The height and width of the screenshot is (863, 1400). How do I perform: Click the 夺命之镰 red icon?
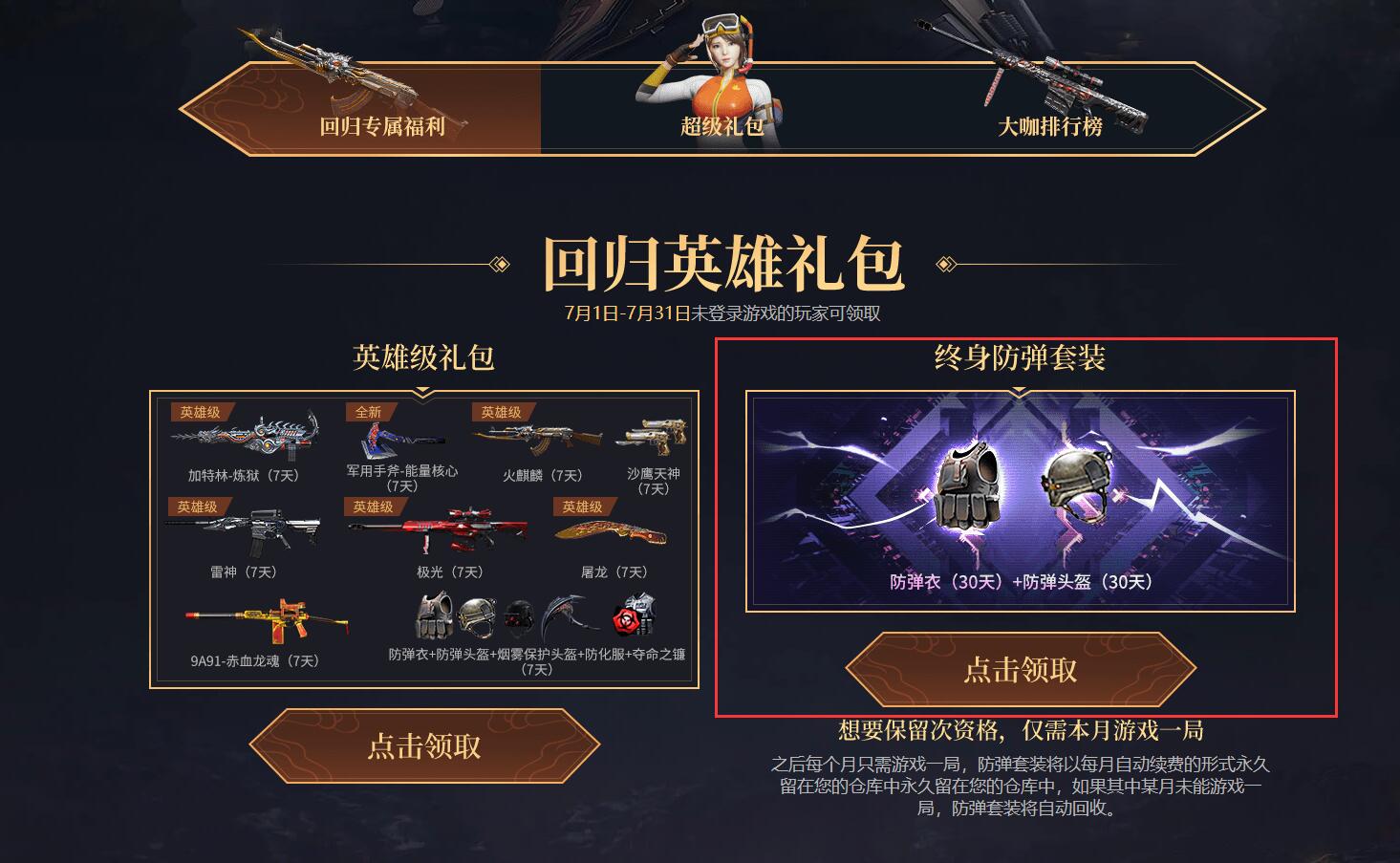pos(626,621)
